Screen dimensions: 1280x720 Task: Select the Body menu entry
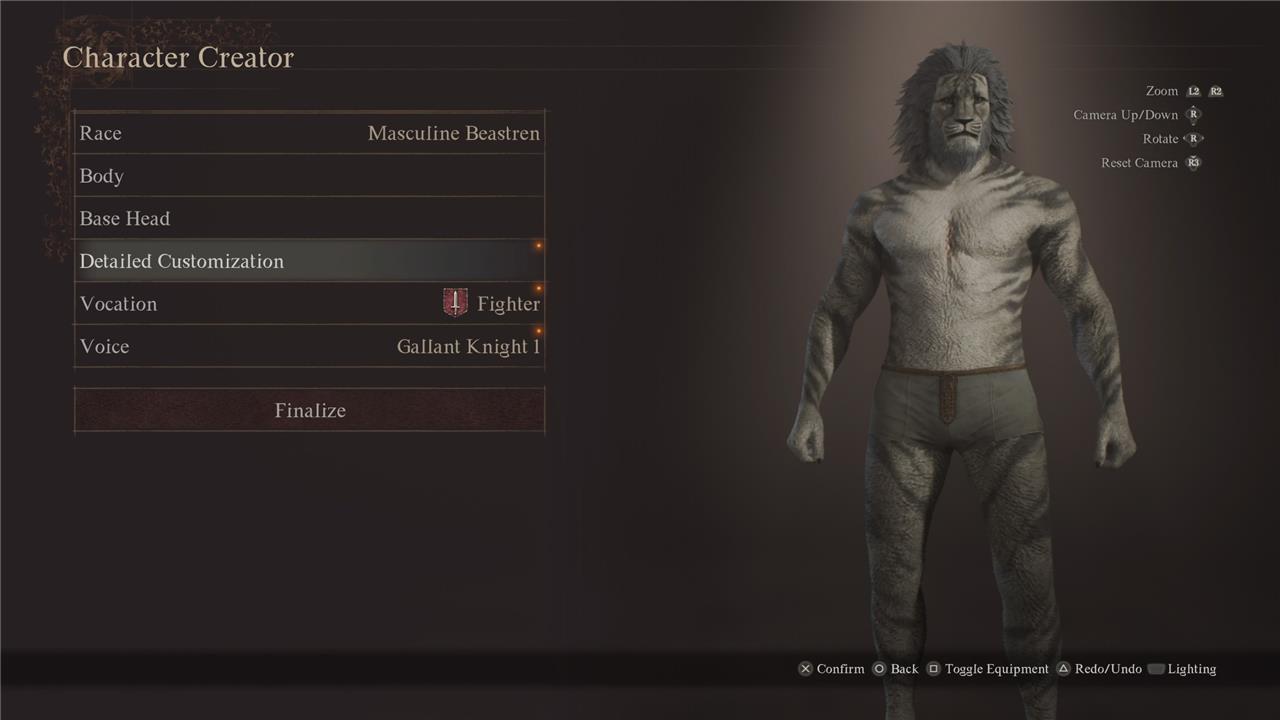310,176
